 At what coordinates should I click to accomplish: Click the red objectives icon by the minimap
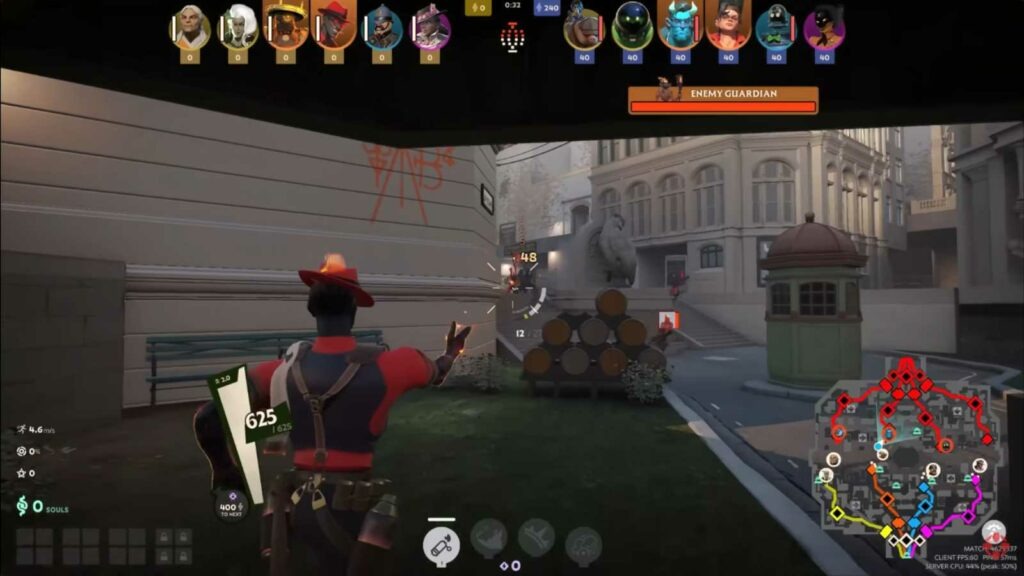(x=992, y=533)
